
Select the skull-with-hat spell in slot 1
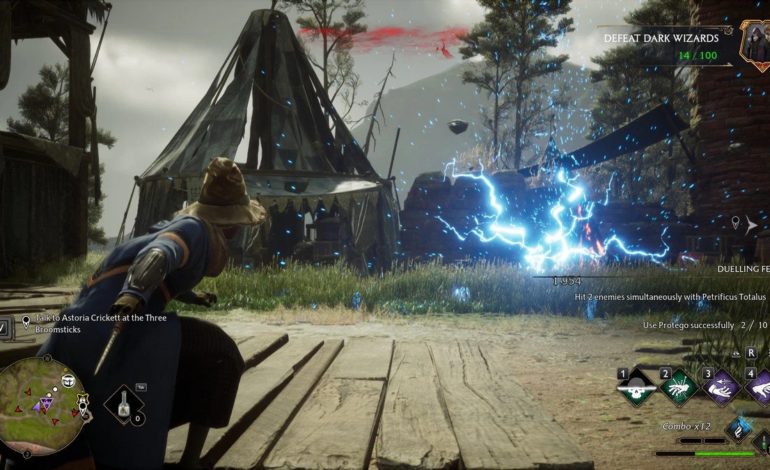(634, 388)
